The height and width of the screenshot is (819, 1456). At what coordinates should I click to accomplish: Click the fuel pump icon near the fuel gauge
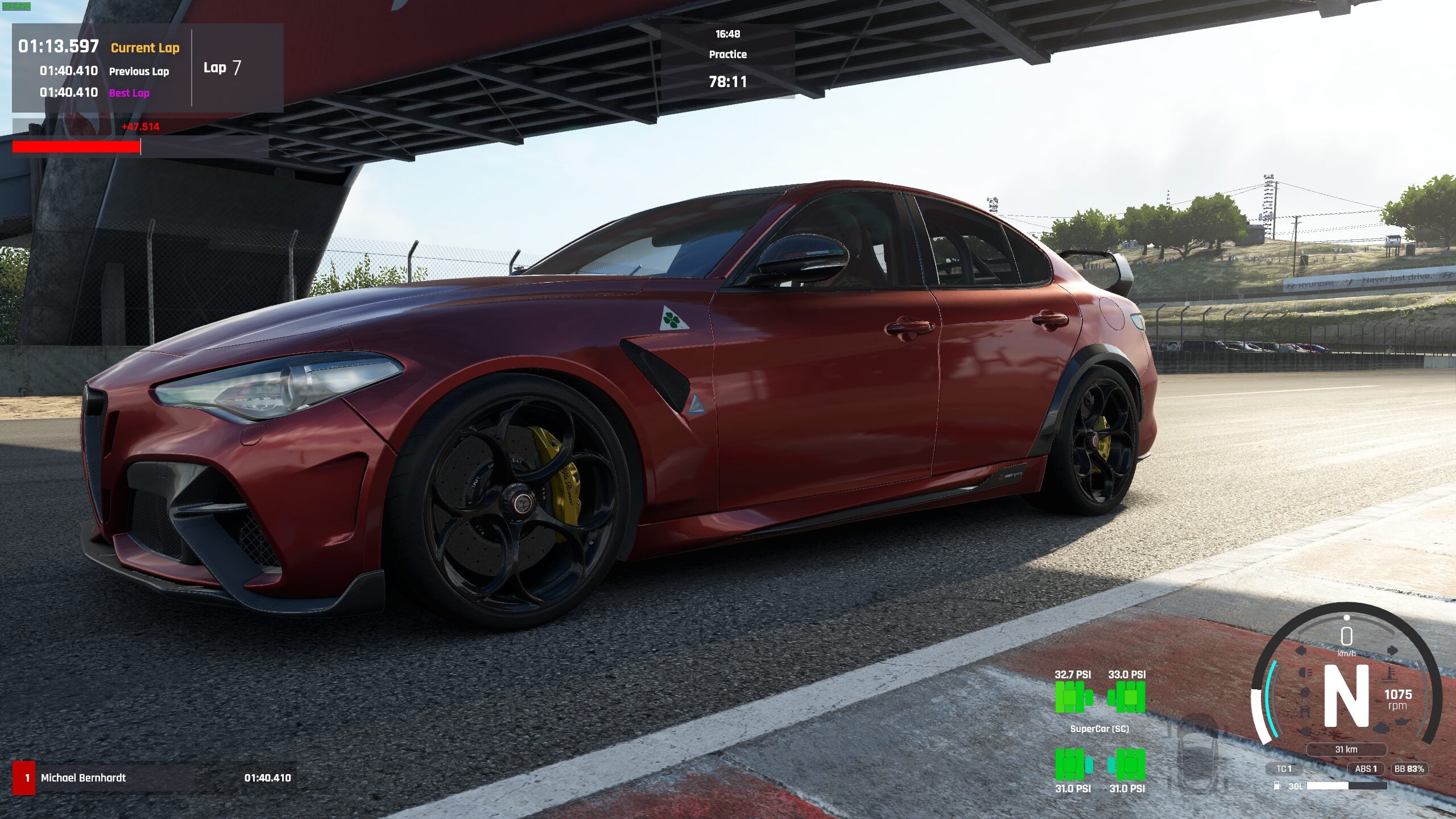(1277, 785)
